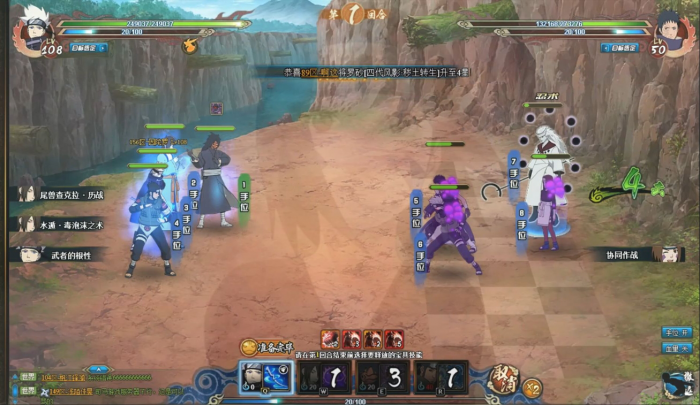Click the Pikachu icon under the health bar
The image size is (700, 405).
point(190,45)
